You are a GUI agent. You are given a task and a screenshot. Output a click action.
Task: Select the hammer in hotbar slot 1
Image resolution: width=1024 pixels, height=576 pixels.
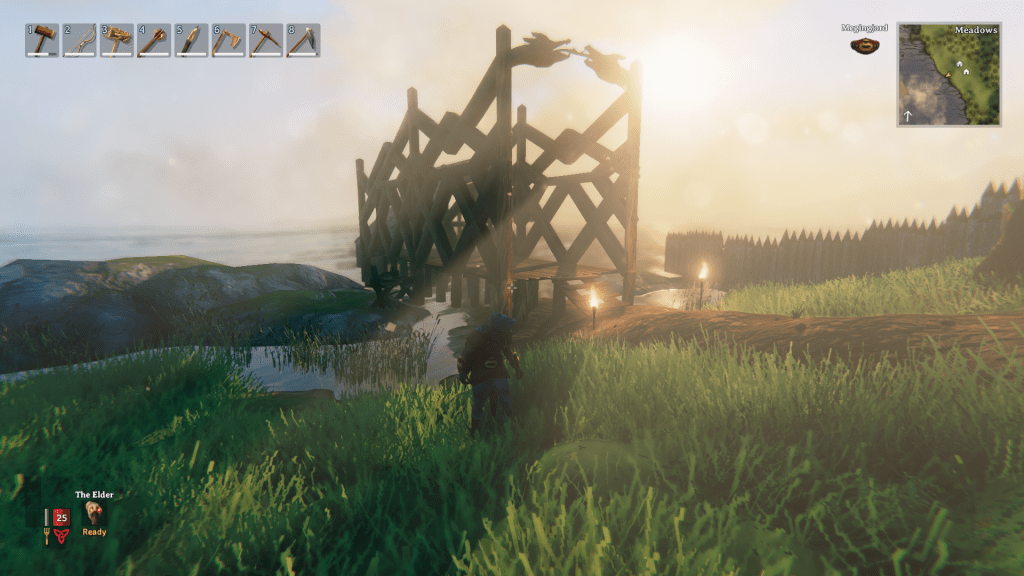[42, 40]
